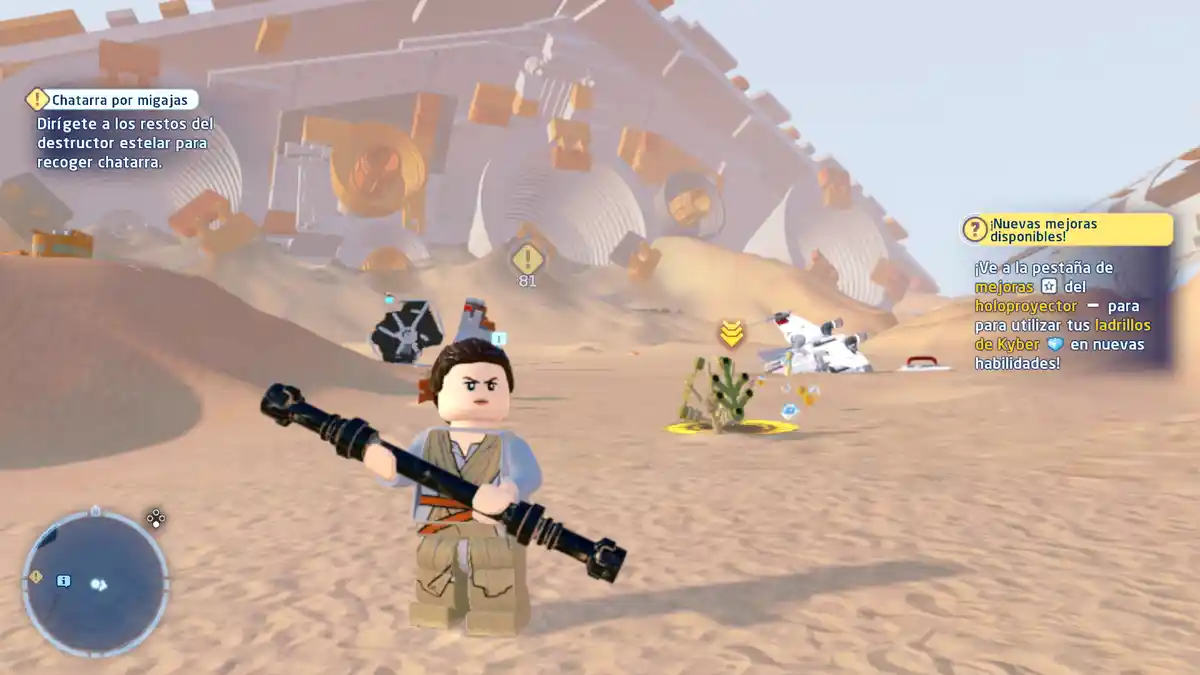Click the circular minimap
The width and height of the screenshot is (1200, 675).
pyautogui.click(x=95, y=583)
